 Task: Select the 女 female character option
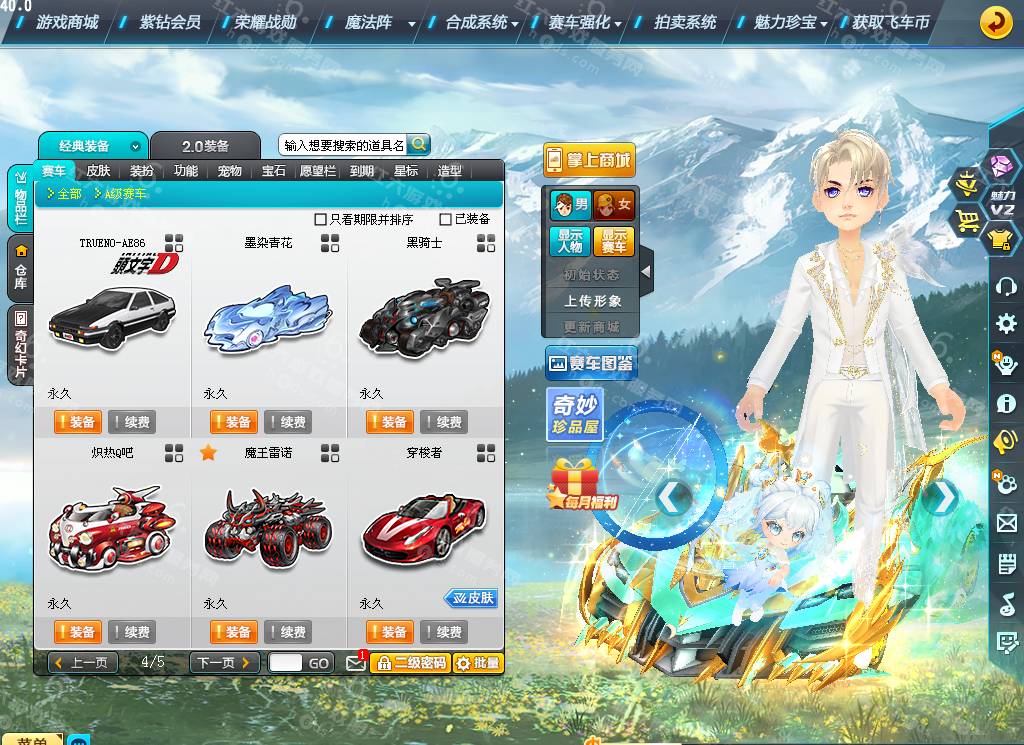(614, 206)
